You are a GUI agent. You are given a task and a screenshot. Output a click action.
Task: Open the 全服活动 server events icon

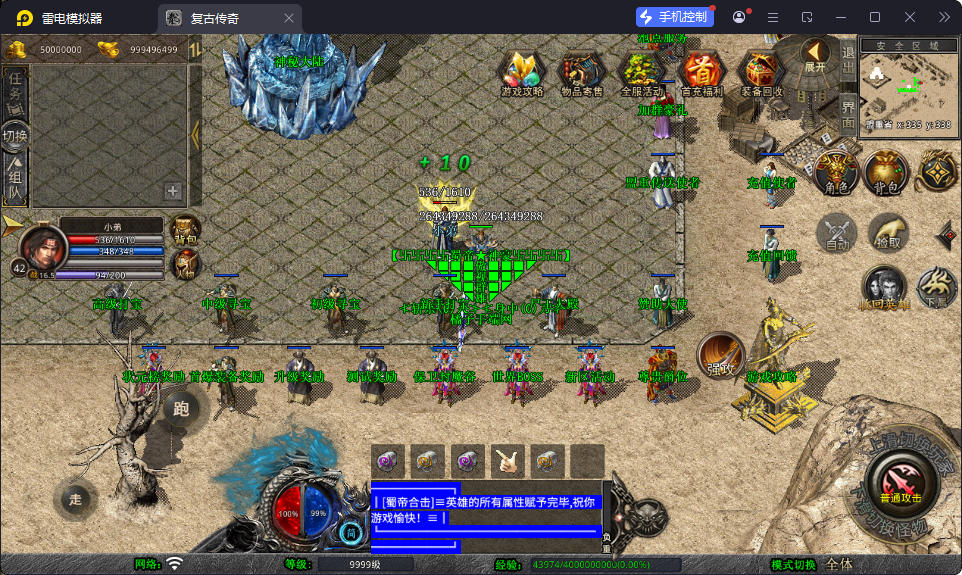point(641,73)
